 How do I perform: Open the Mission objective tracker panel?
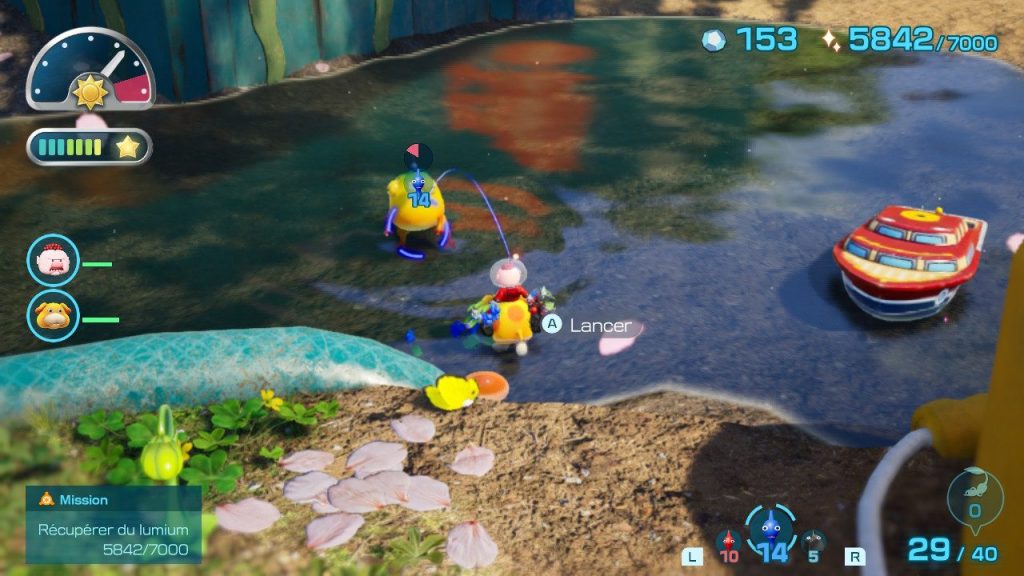(x=114, y=524)
